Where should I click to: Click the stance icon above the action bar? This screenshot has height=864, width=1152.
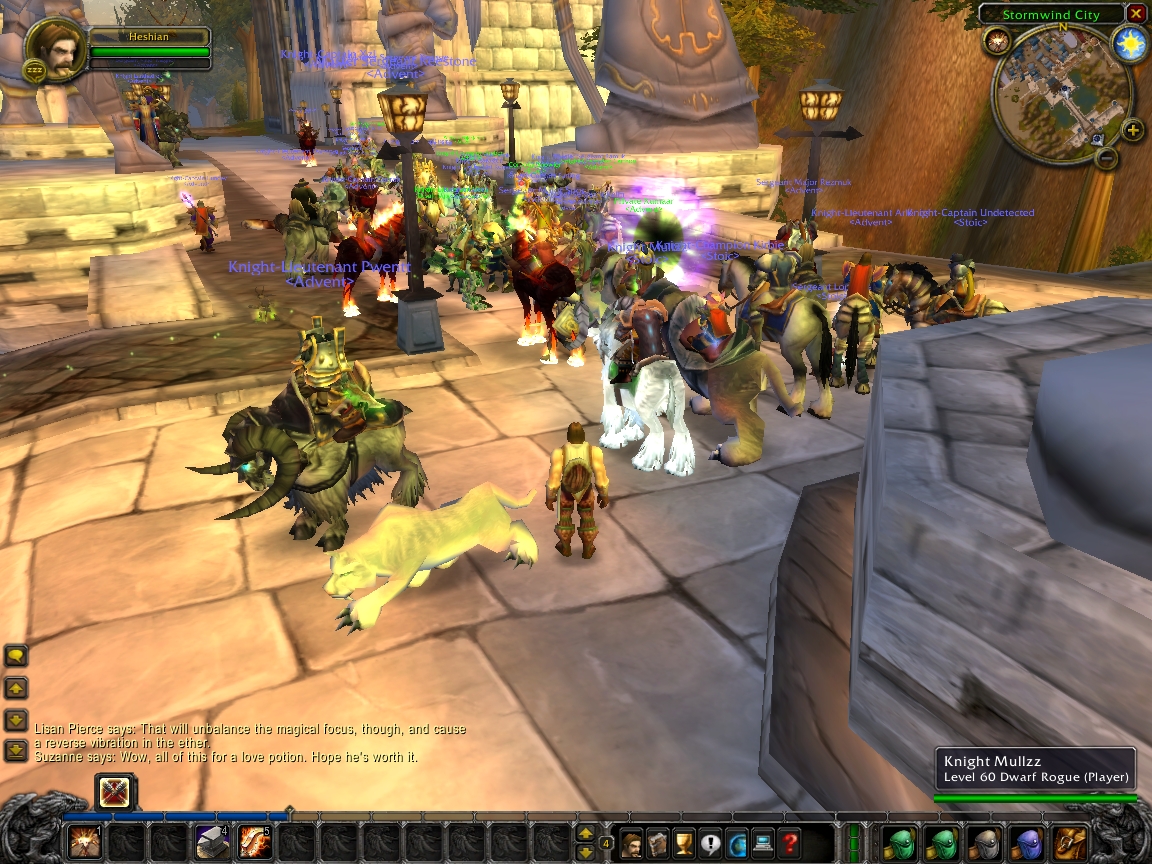(116, 794)
